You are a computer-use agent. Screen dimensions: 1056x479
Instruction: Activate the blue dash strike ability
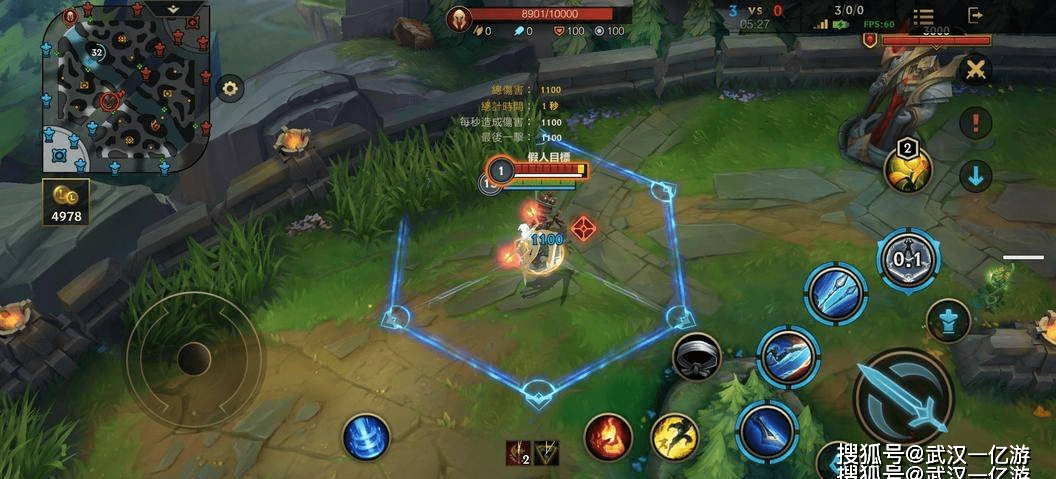(x=788, y=355)
